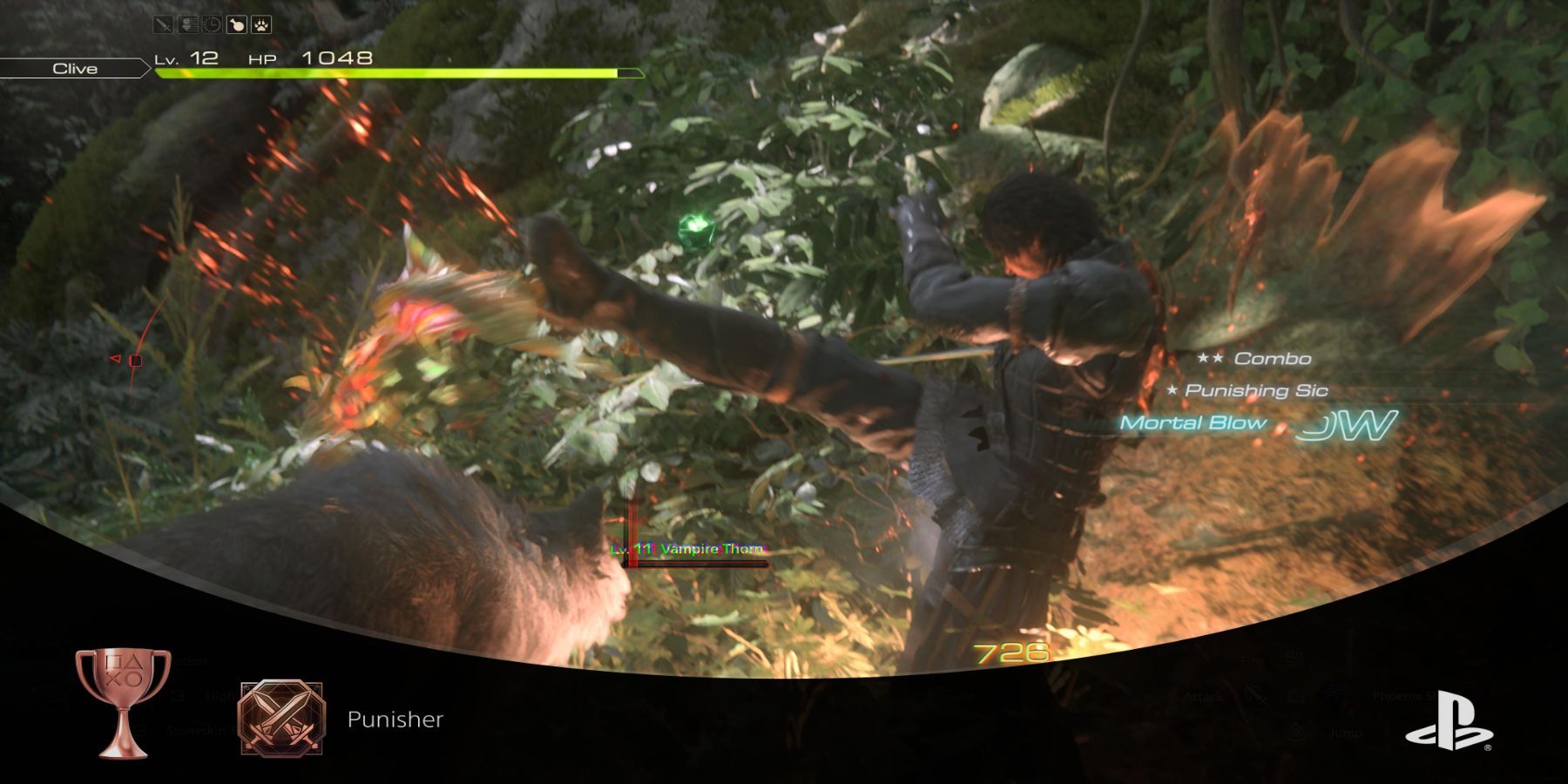Toggle the Mortal Blow notification text
The width and height of the screenshot is (1568, 784).
pos(1193,423)
